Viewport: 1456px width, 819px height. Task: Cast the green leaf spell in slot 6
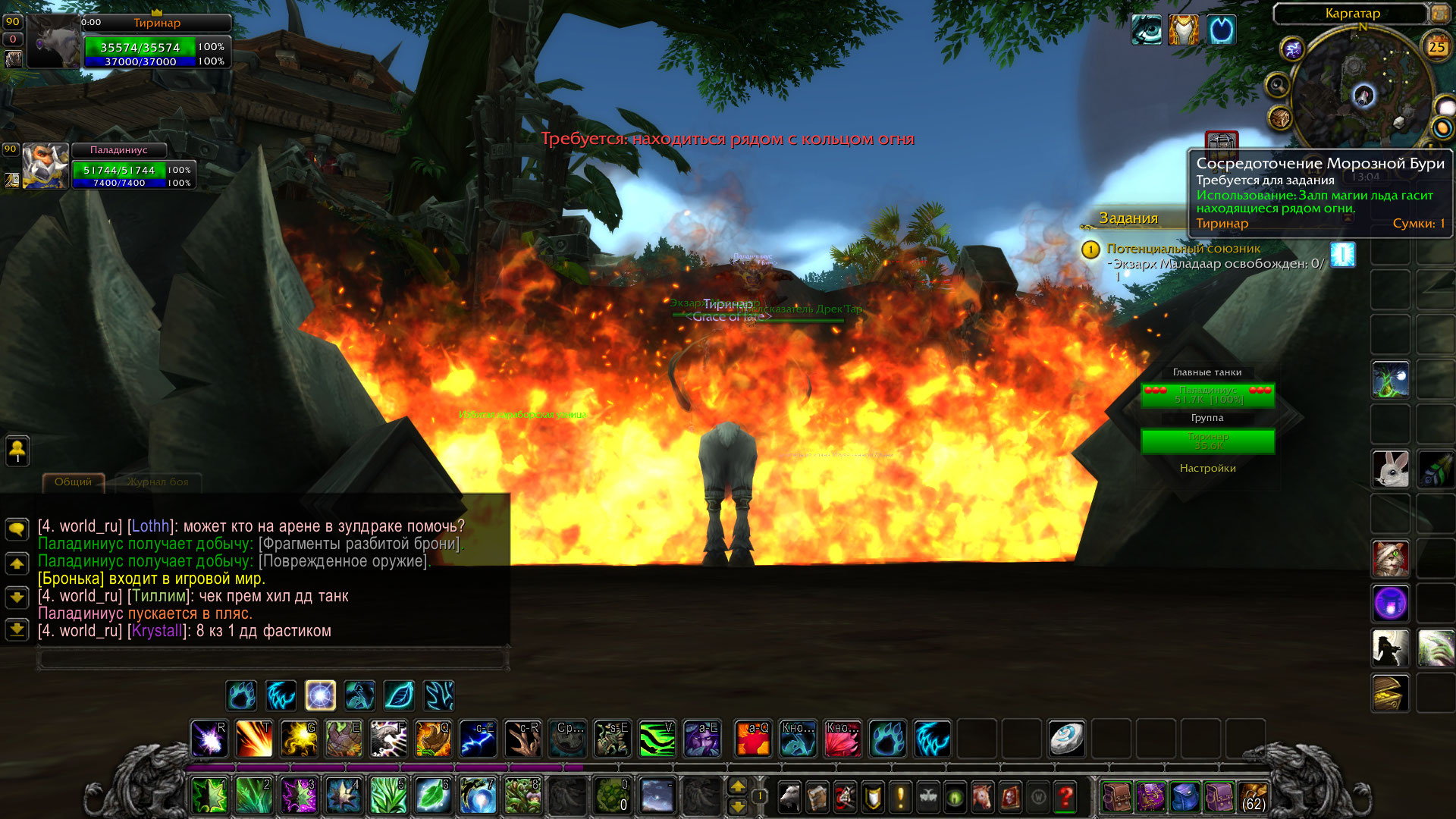(x=433, y=795)
